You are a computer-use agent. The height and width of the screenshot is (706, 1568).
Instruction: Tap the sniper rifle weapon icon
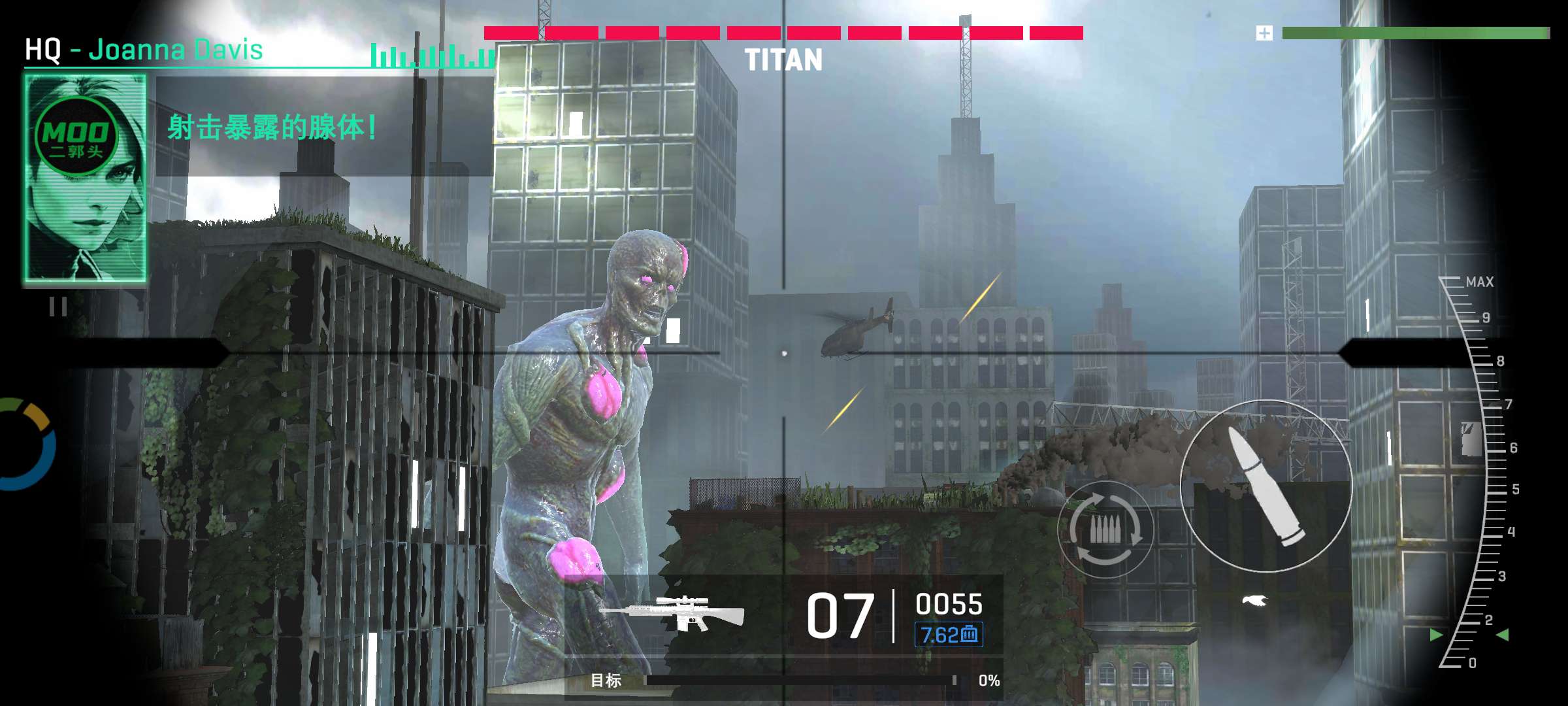click(x=673, y=613)
